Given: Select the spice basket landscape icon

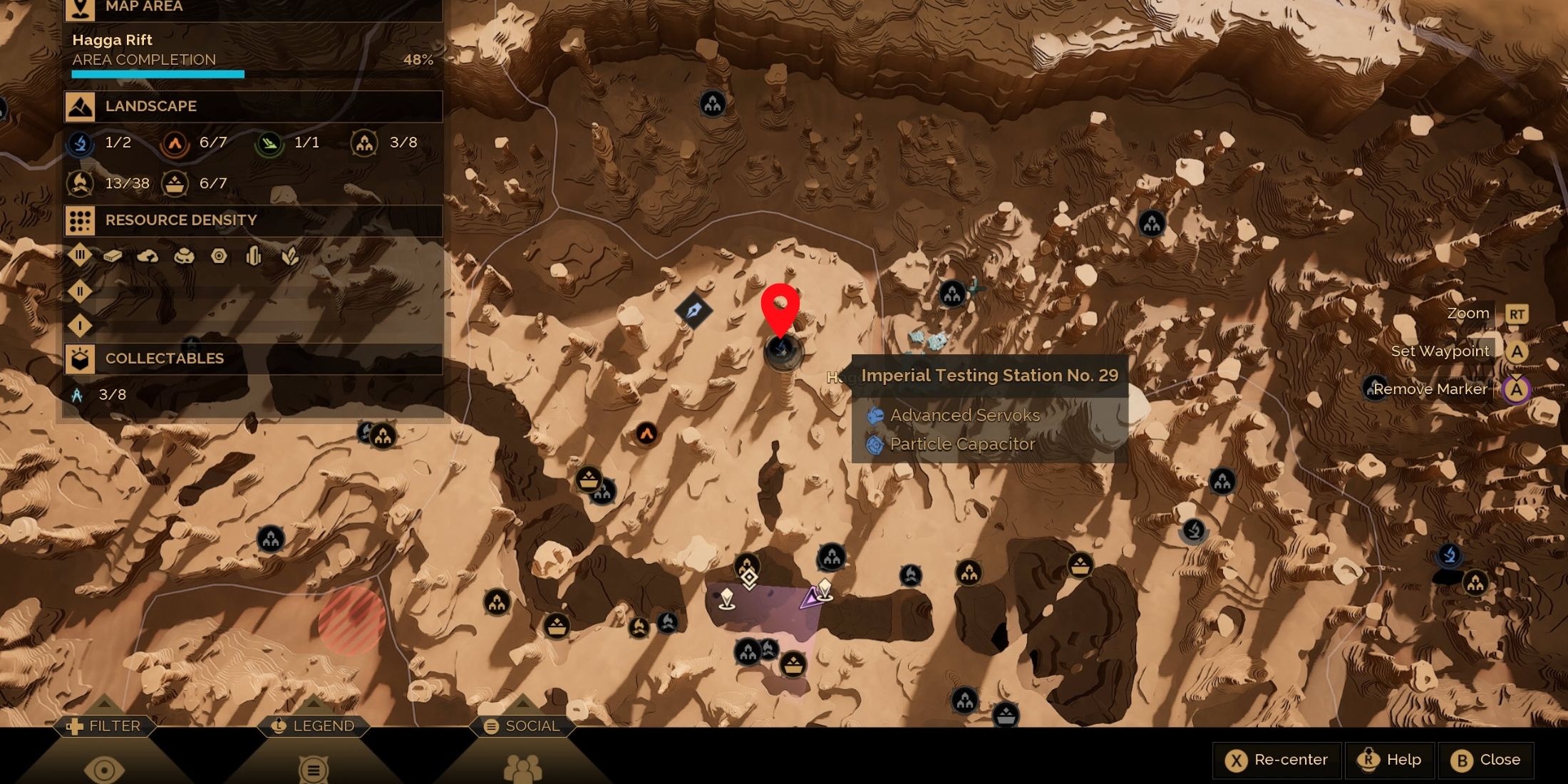Looking at the screenshot, I should click(175, 183).
